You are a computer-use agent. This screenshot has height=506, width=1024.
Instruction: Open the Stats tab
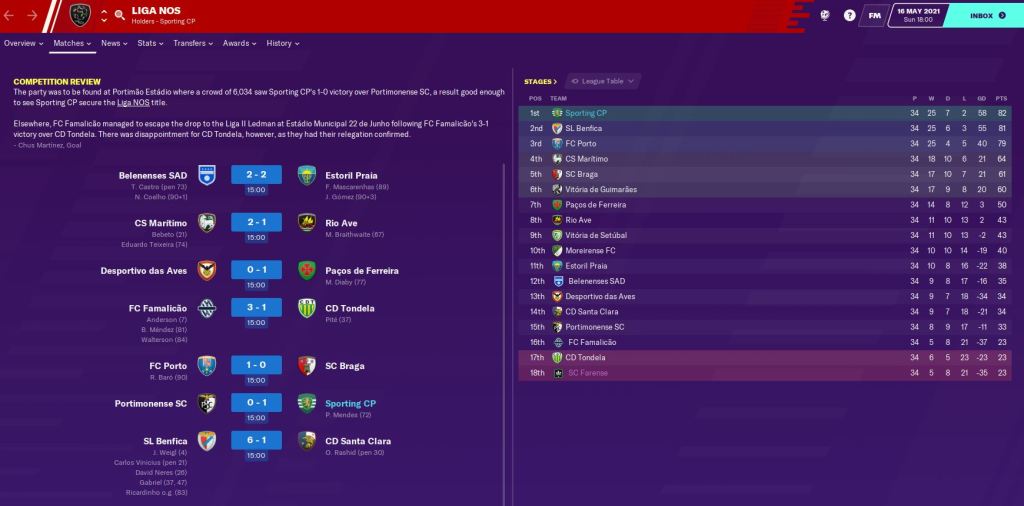[x=150, y=44]
